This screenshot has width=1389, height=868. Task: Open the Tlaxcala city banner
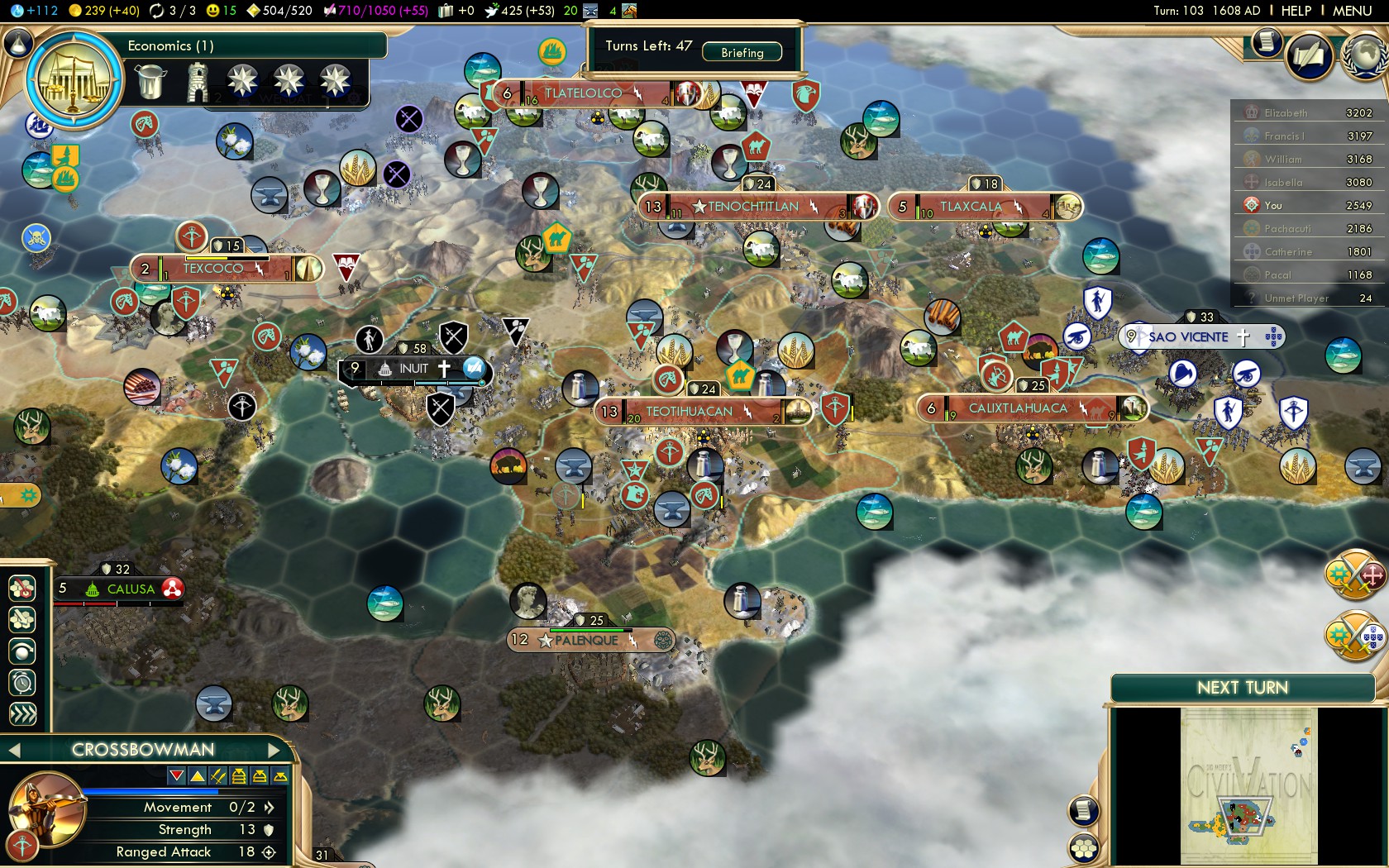coord(970,207)
